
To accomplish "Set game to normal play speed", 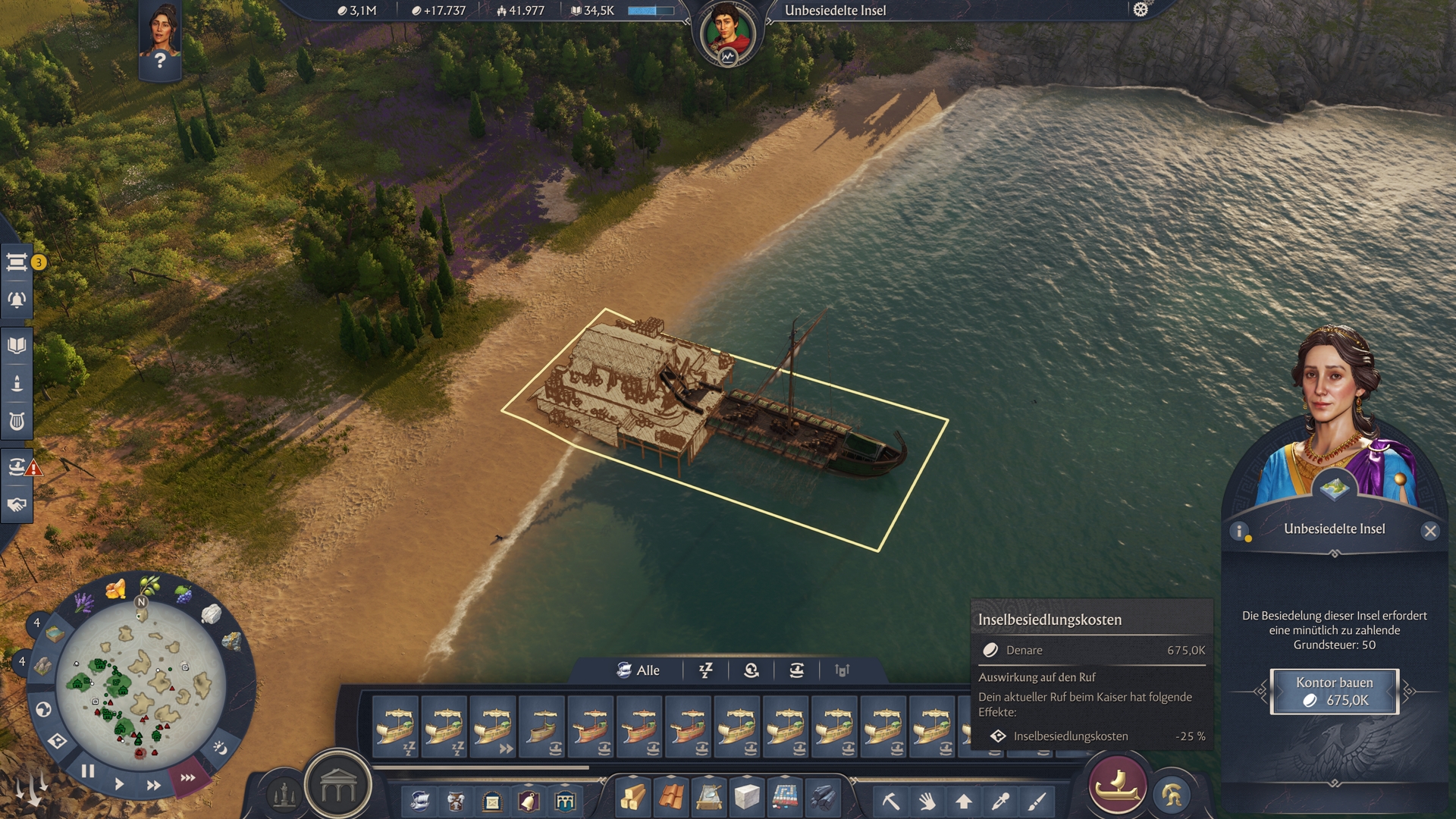I will (119, 784).
